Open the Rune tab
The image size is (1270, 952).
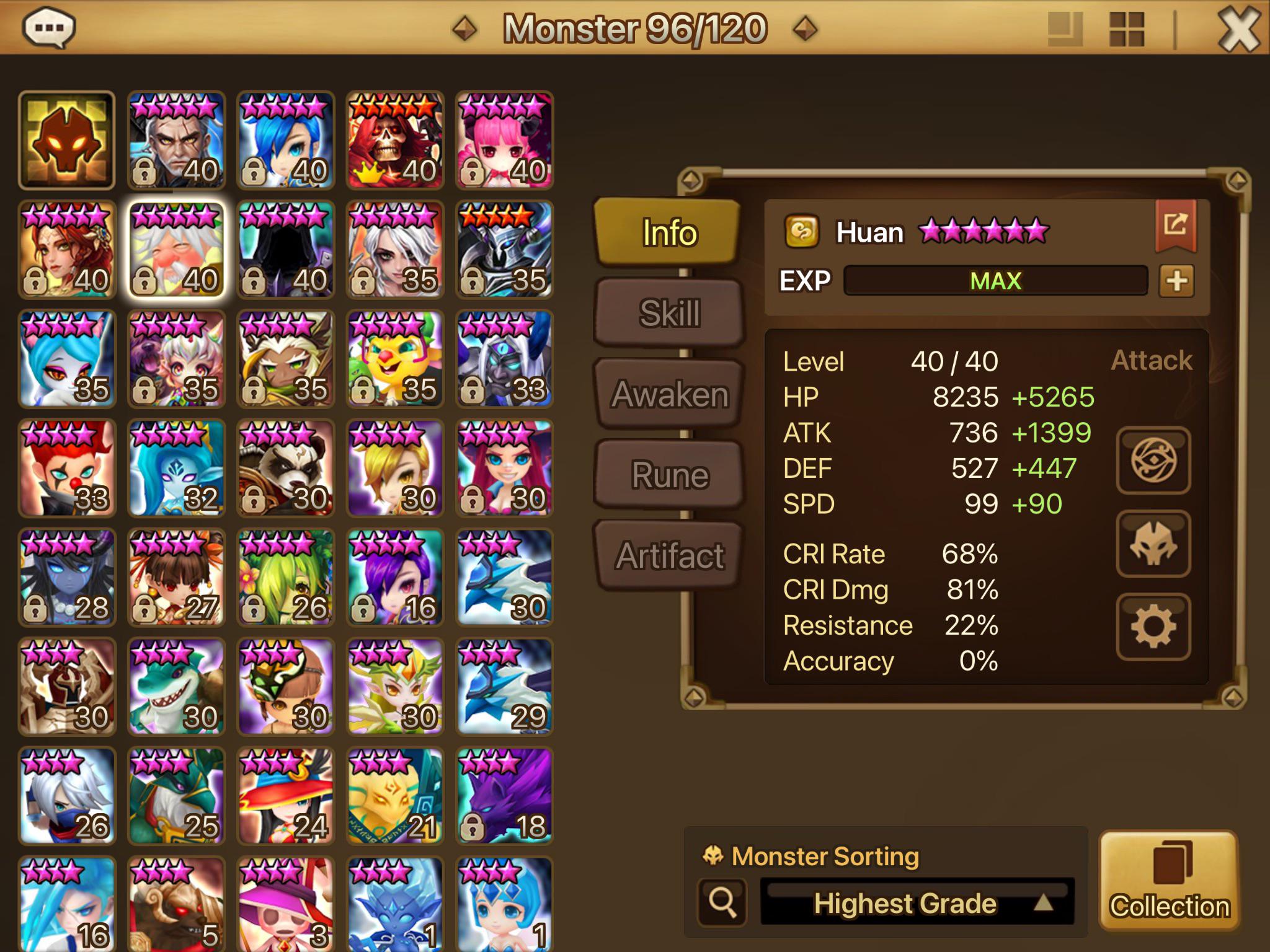point(668,474)
